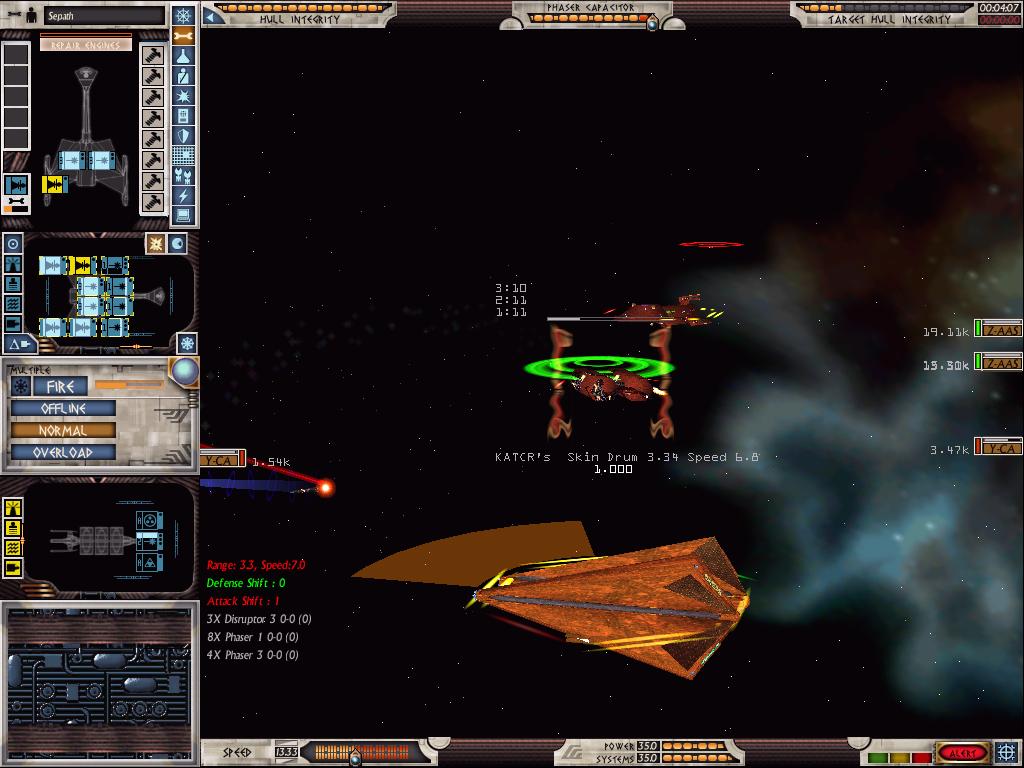Switch weapons to OVERLOAD
The width and height of the screenshot is (1024, 768).
[x=63, y=452]
